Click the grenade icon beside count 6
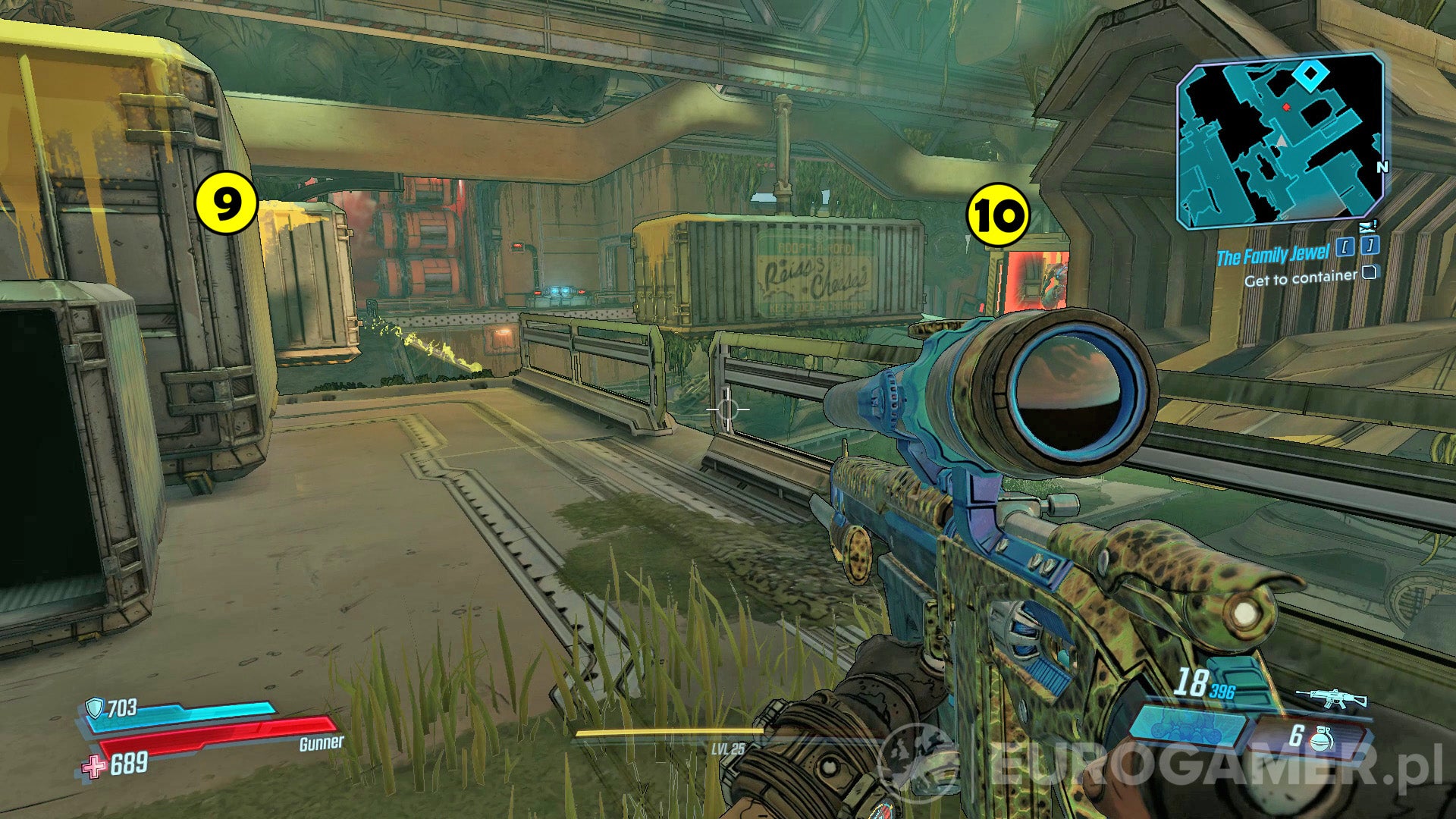 coord(1321,739)
